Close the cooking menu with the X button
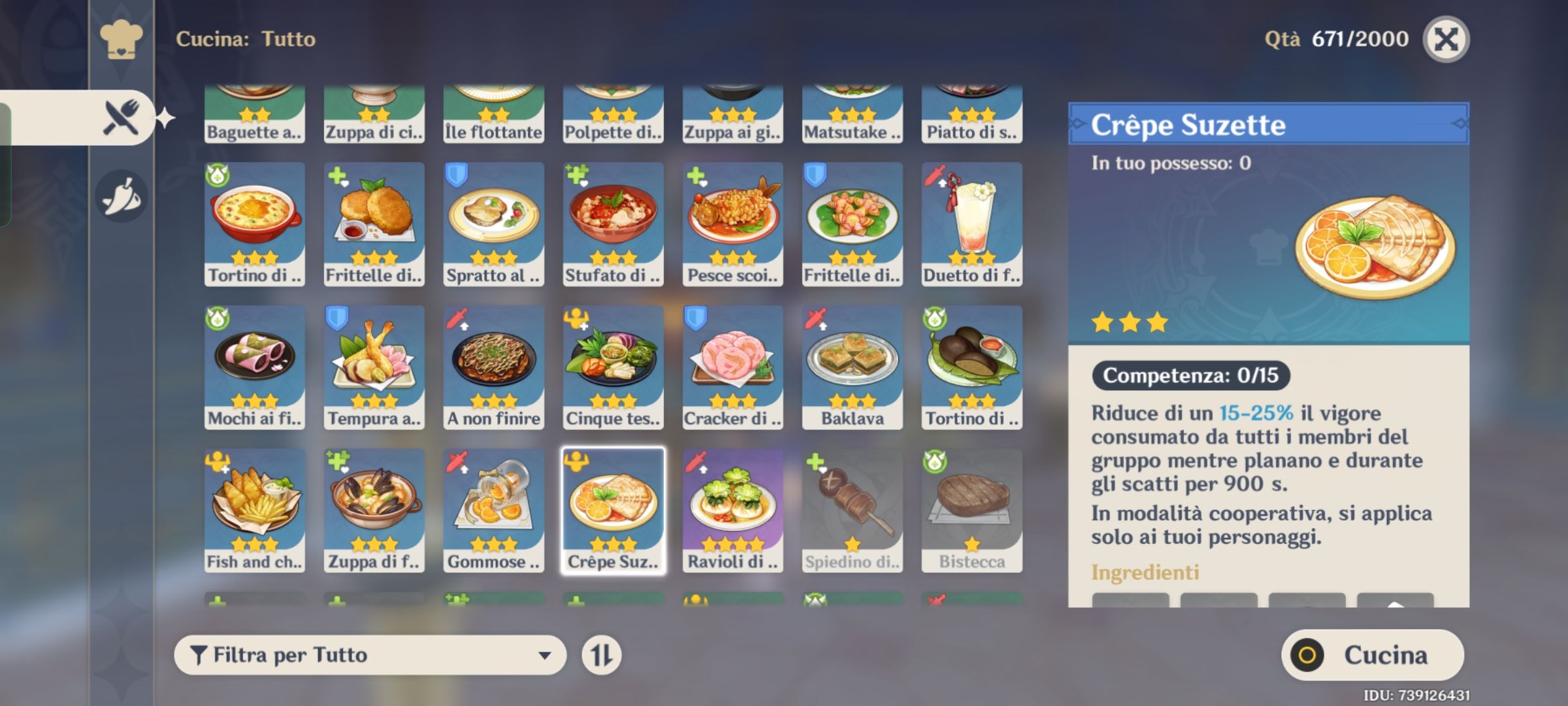Image resolution: width=1568 pixels, height=706 pixels. click(1445, 39)
